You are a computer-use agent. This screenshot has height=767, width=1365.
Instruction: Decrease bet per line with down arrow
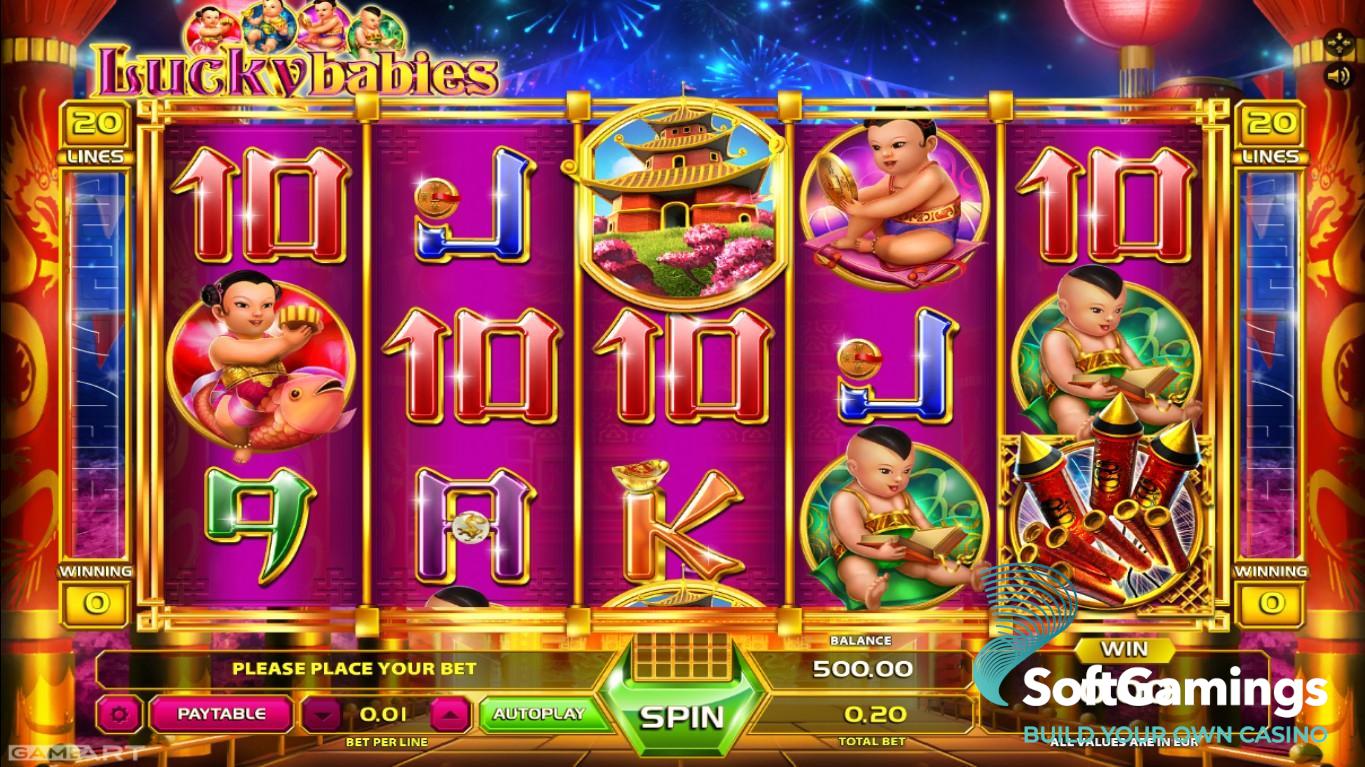[321, 715]
